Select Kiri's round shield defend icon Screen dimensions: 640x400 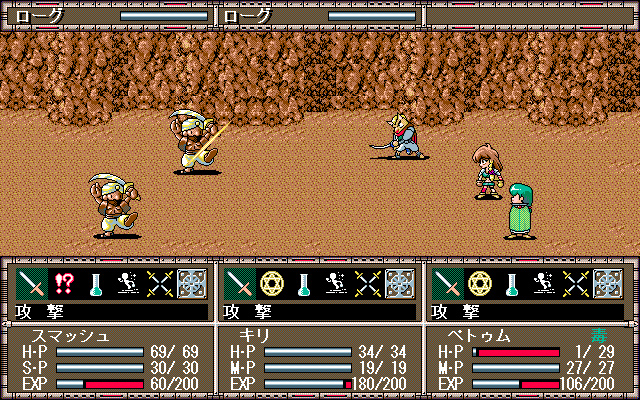[400, 284]
